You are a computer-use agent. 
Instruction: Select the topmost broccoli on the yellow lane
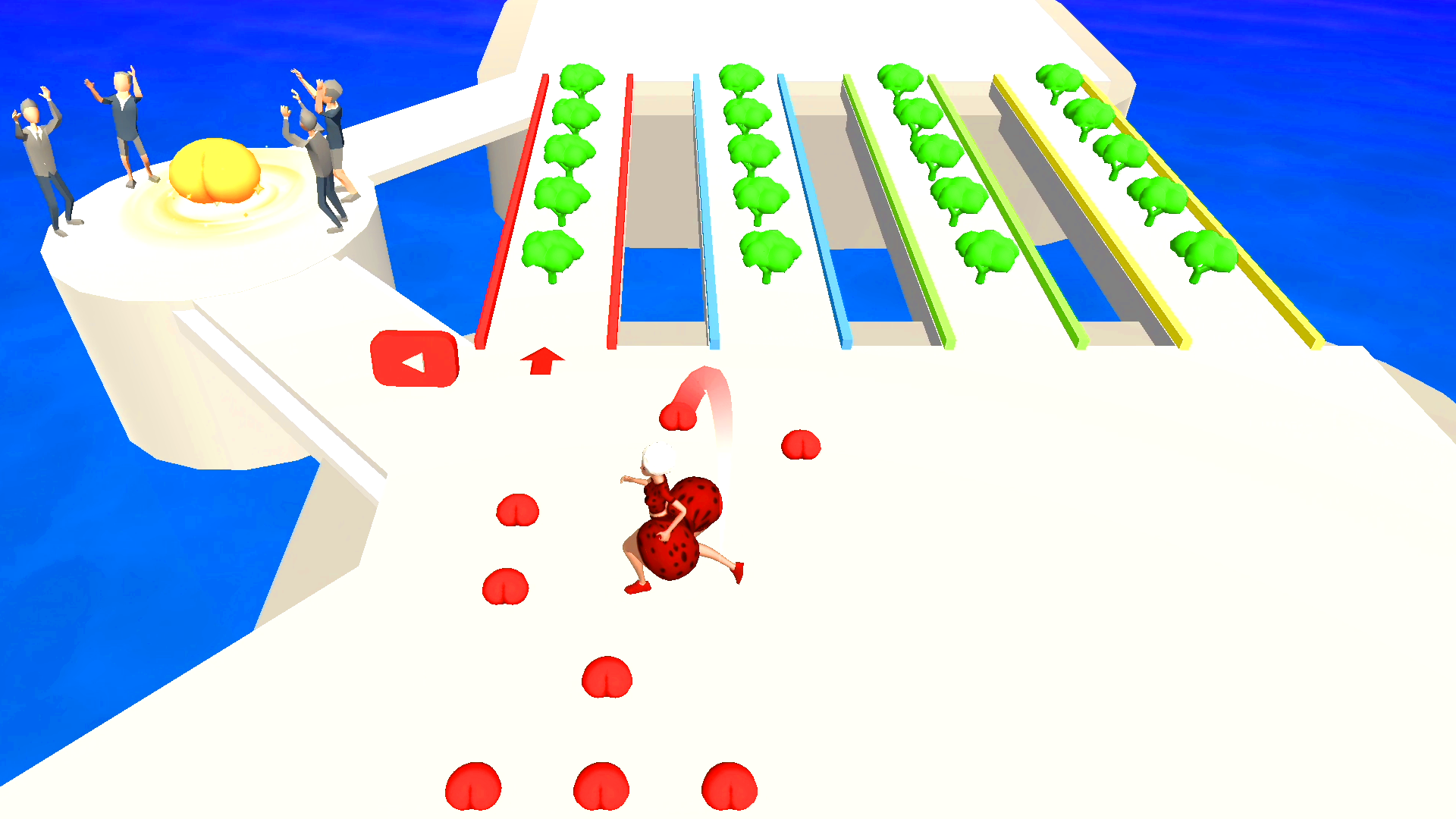[1060, 80]
